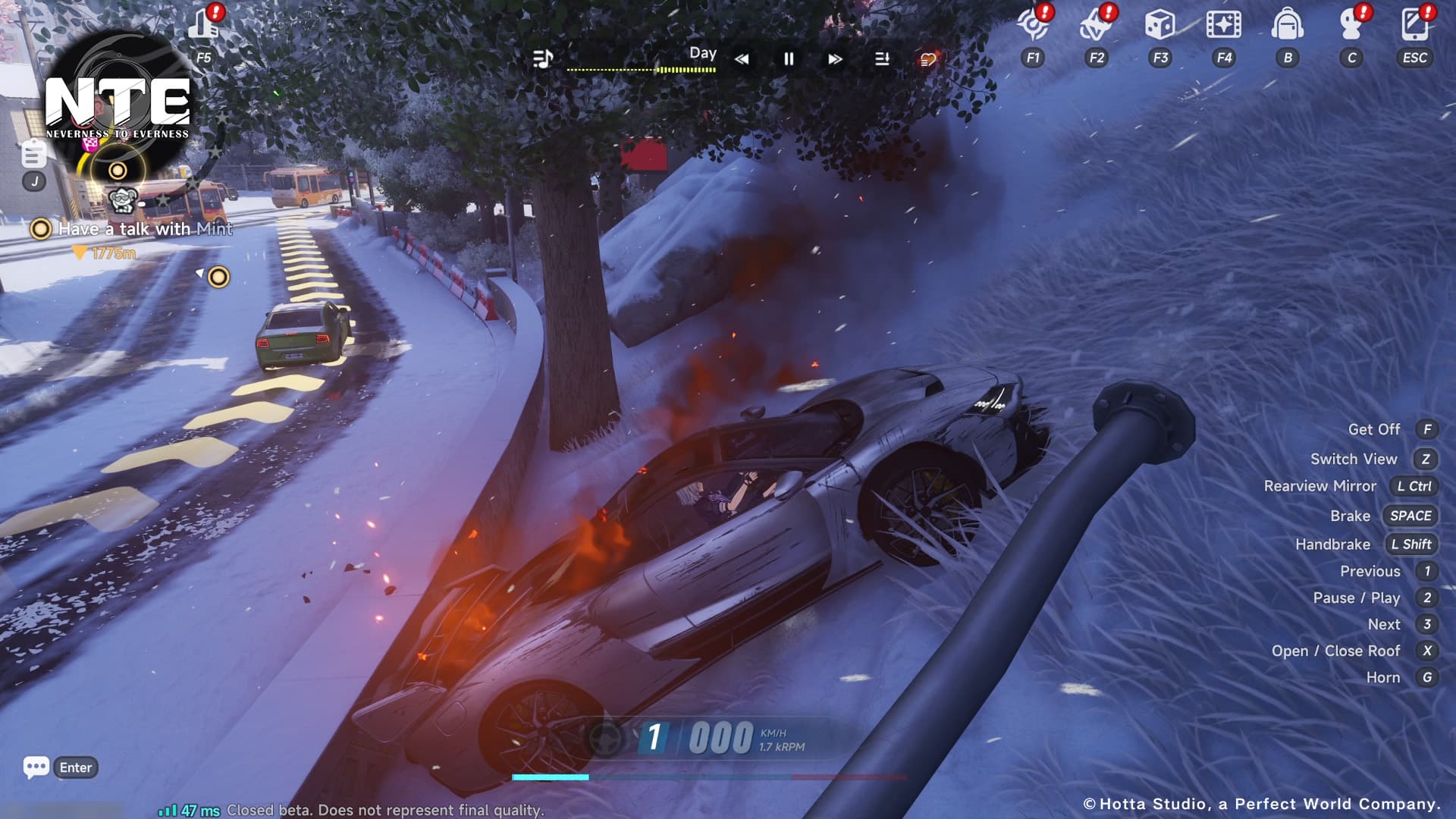Open the quest log clipboard icon

pos(33,155)
